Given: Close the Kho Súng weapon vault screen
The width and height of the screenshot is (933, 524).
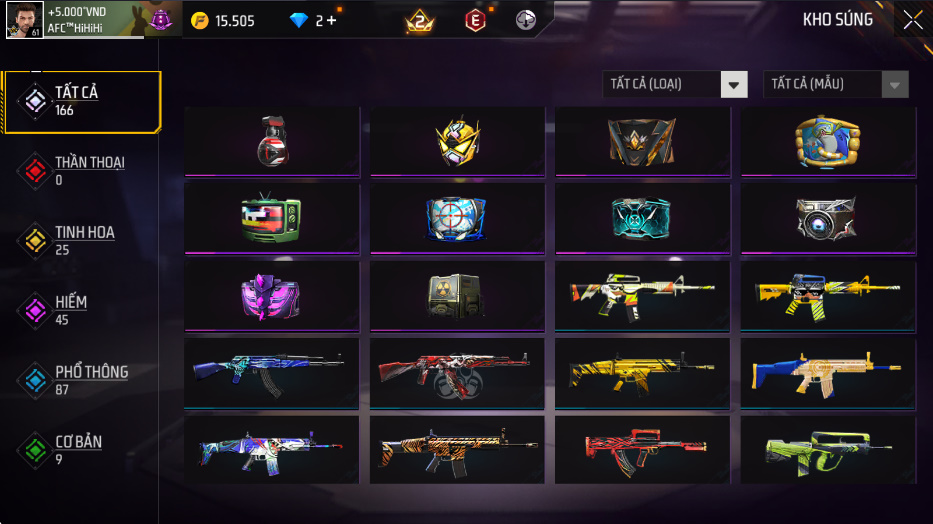Looking at the screenshot, I should 912,20.
